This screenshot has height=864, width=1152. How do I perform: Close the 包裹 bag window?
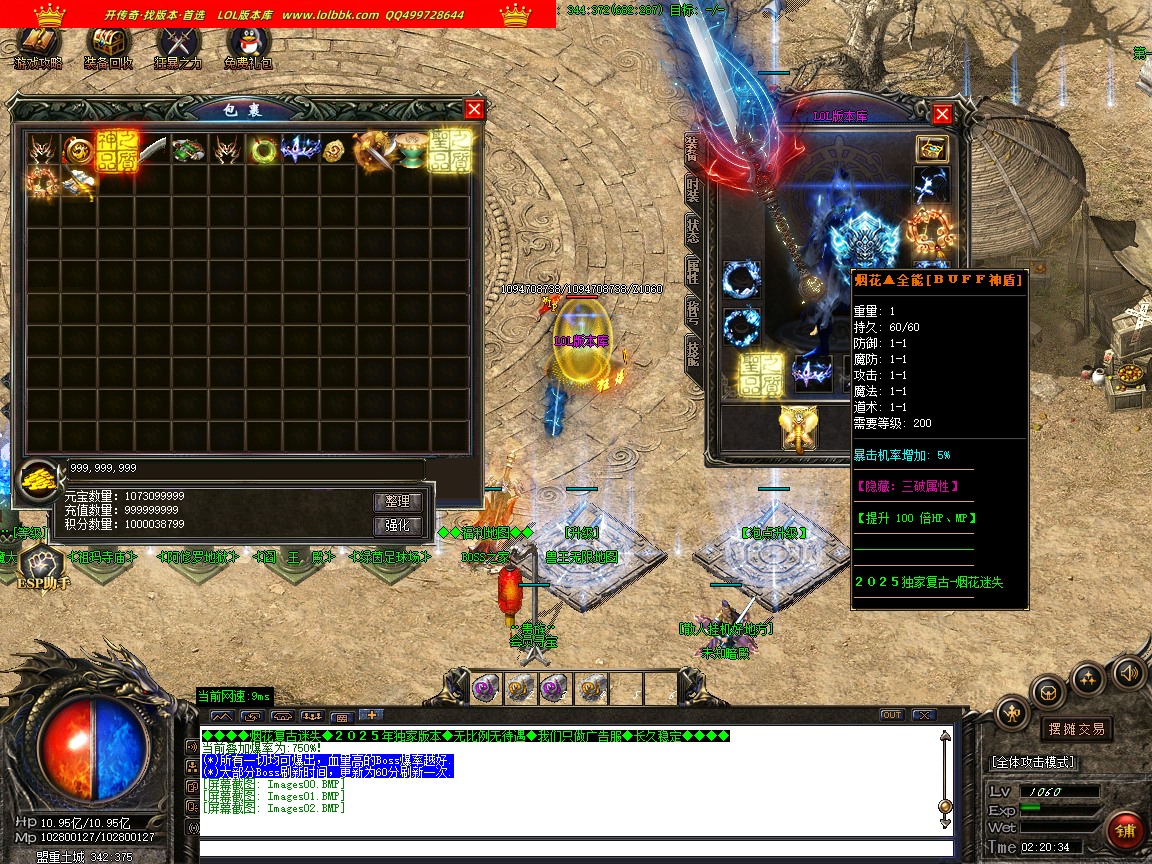(x=474, y=110)
